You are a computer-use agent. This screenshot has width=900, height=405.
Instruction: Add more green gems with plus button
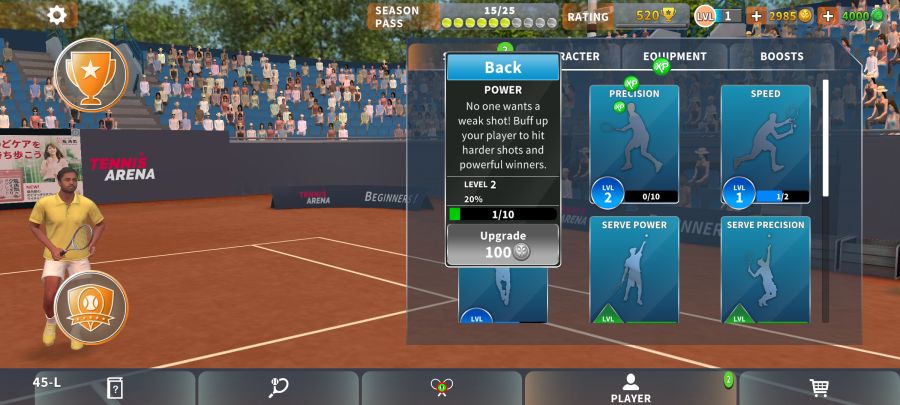[828, 16]
